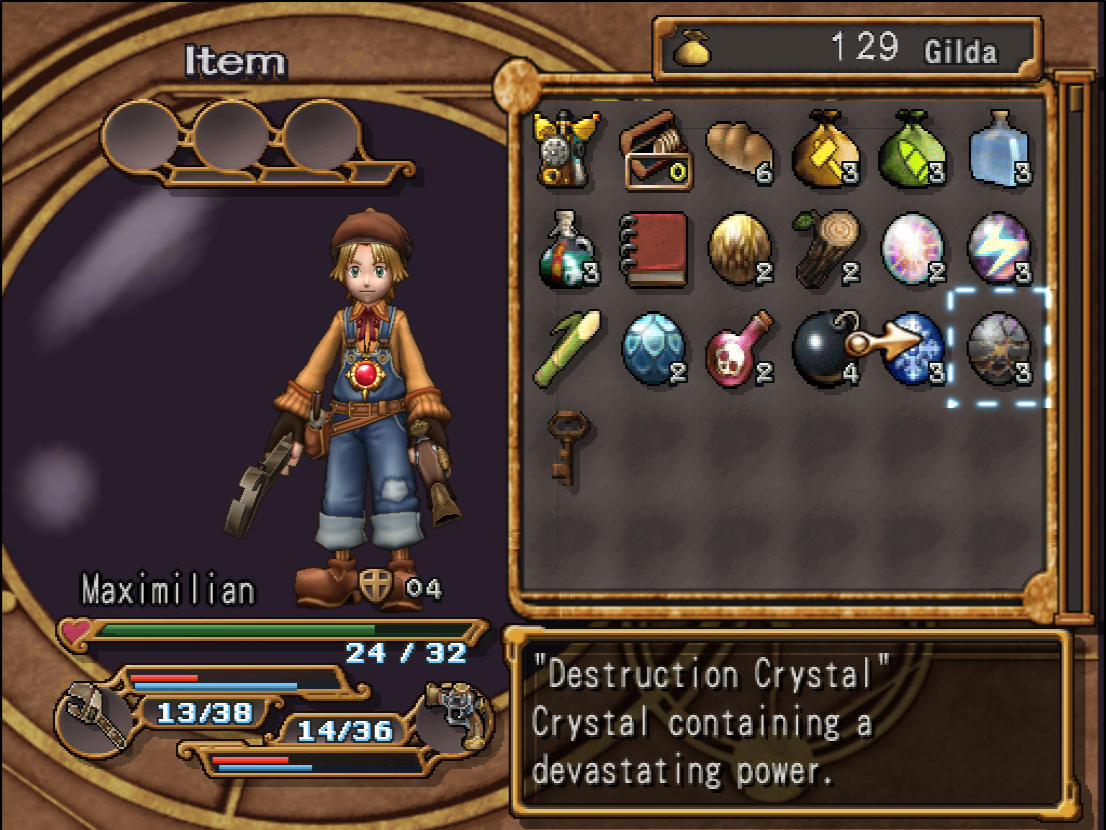The height and width of the screenshot is (830, 1106).
Task: Open the red spiral notebook item
Action: point(653,247)
